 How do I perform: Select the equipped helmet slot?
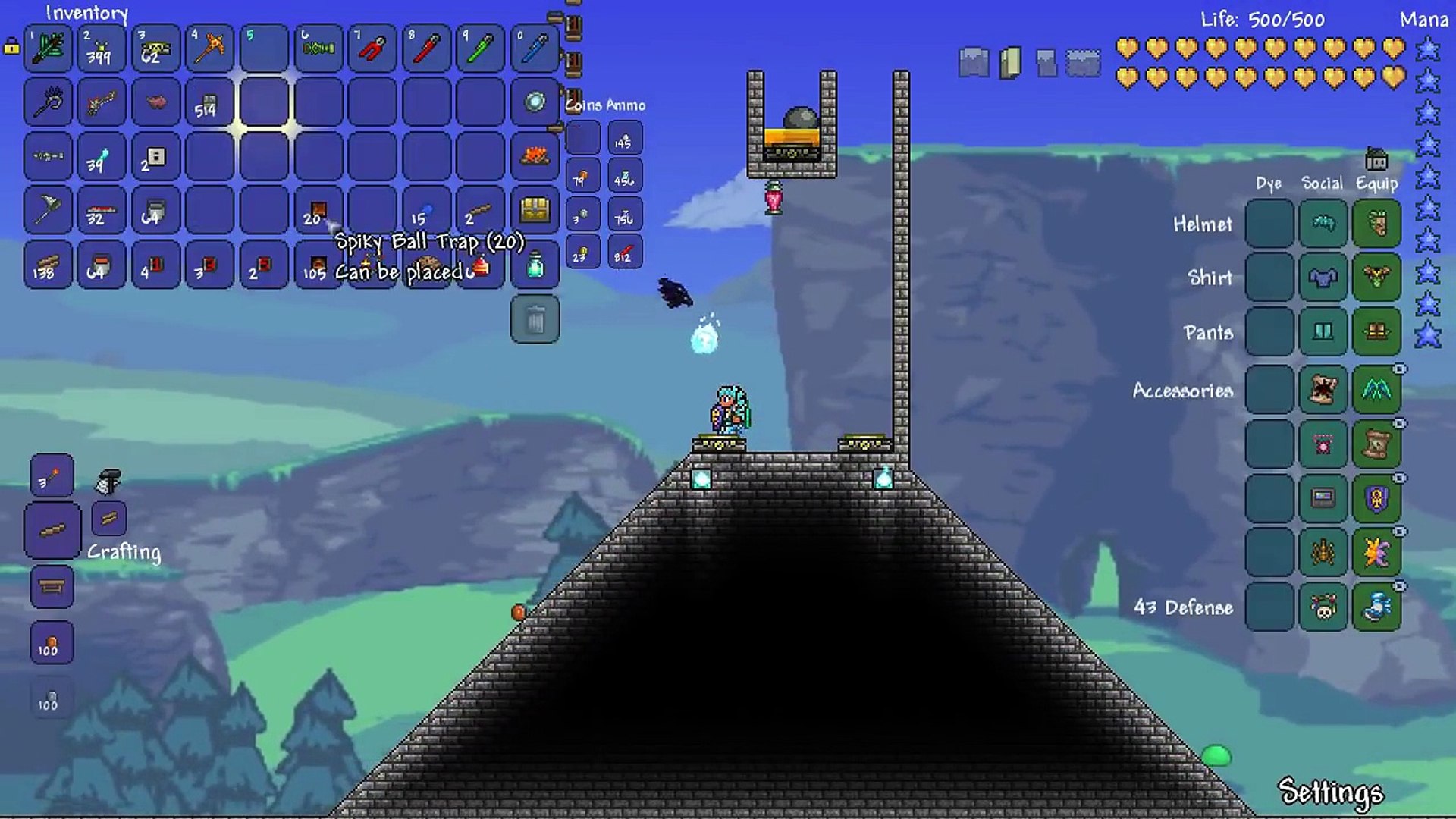[x=1376, y=224]
